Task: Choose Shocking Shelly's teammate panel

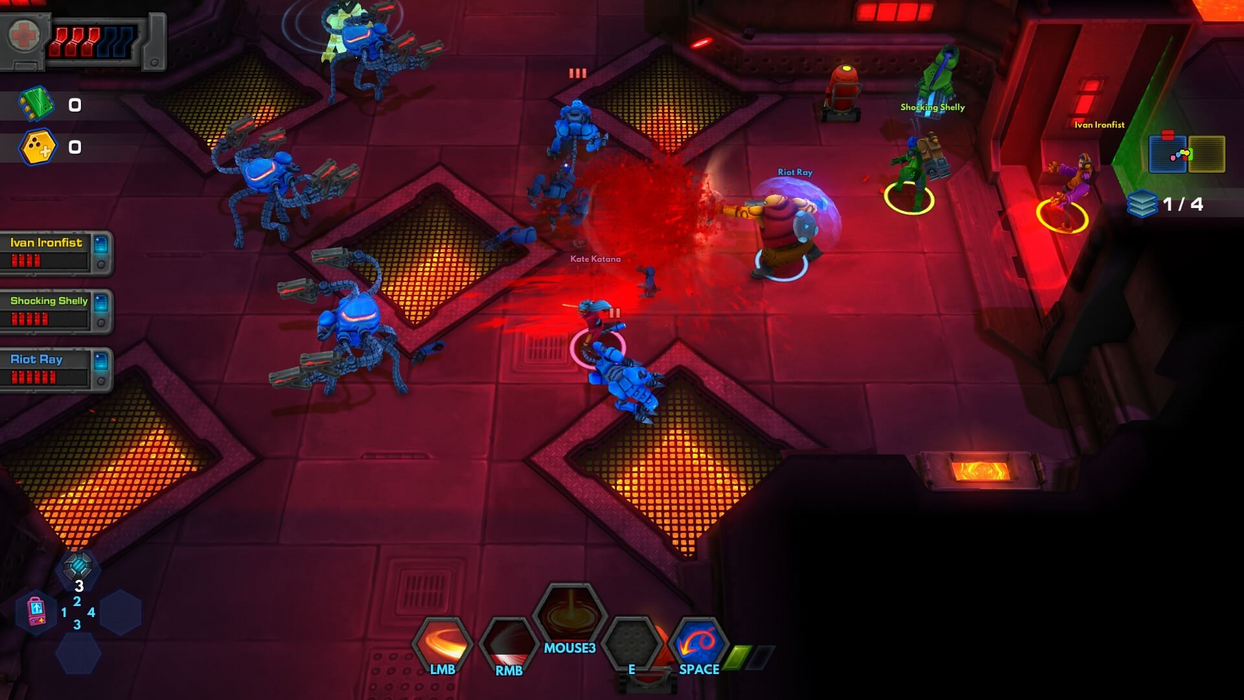Action: click(x=55, y=310)
